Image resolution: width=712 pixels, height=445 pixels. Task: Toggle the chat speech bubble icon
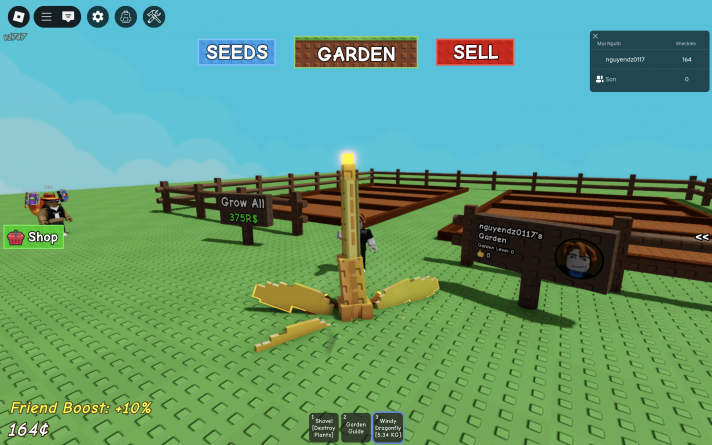tap(68, 16)
